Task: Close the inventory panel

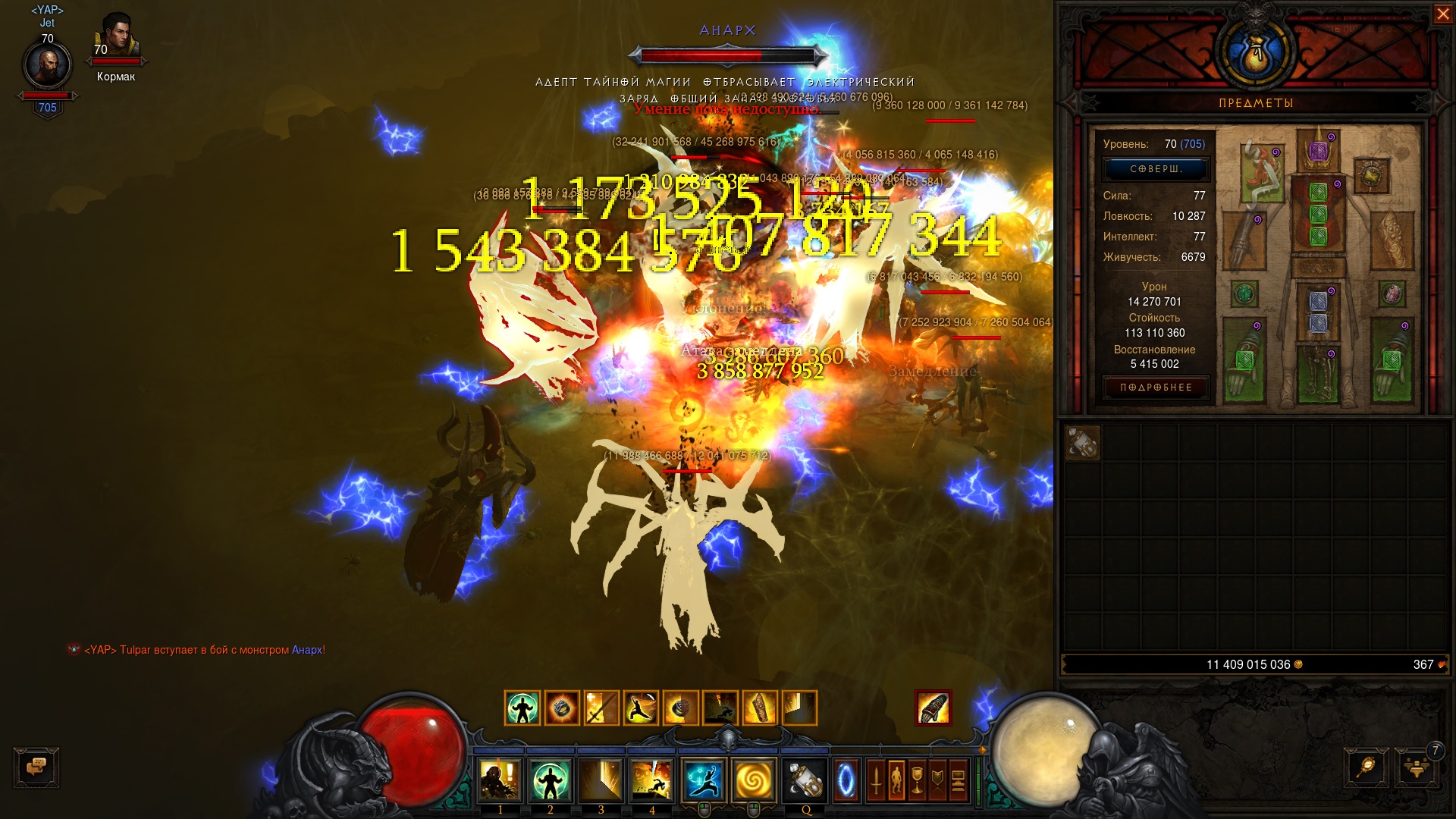Action: pos(1442,14)
